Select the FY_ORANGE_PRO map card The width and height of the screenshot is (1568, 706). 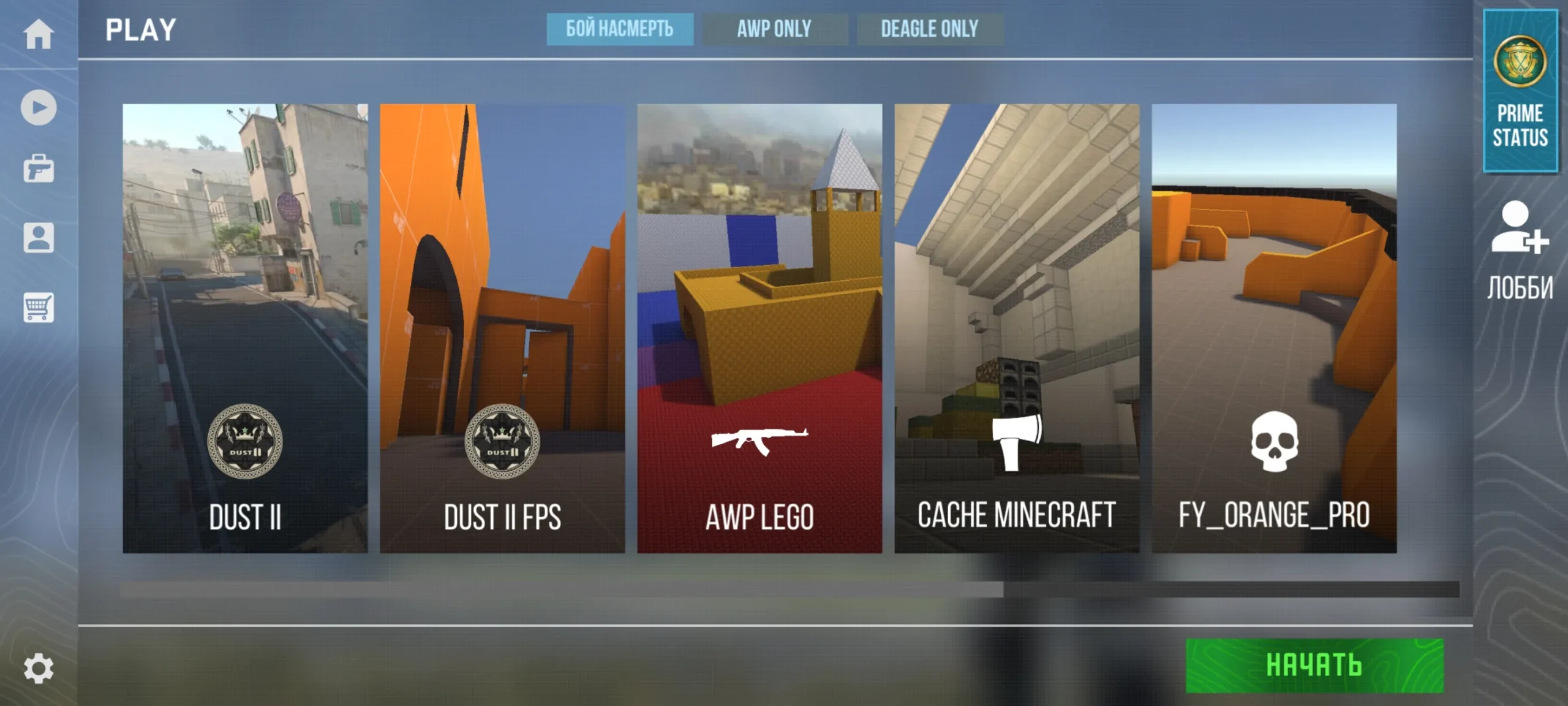pyautogui.click(x=1274, y=328)
